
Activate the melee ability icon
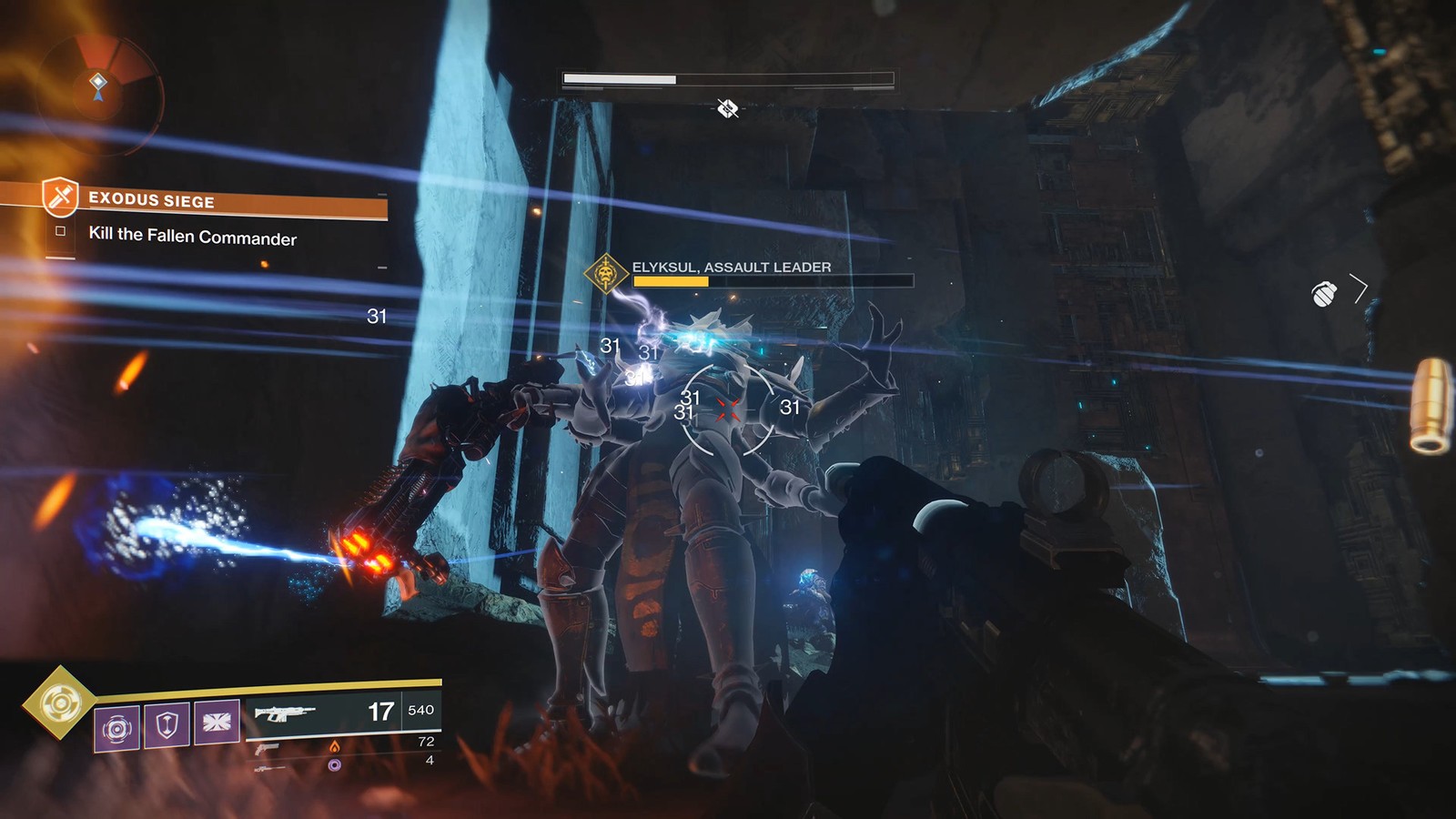(x=217, y=723)
